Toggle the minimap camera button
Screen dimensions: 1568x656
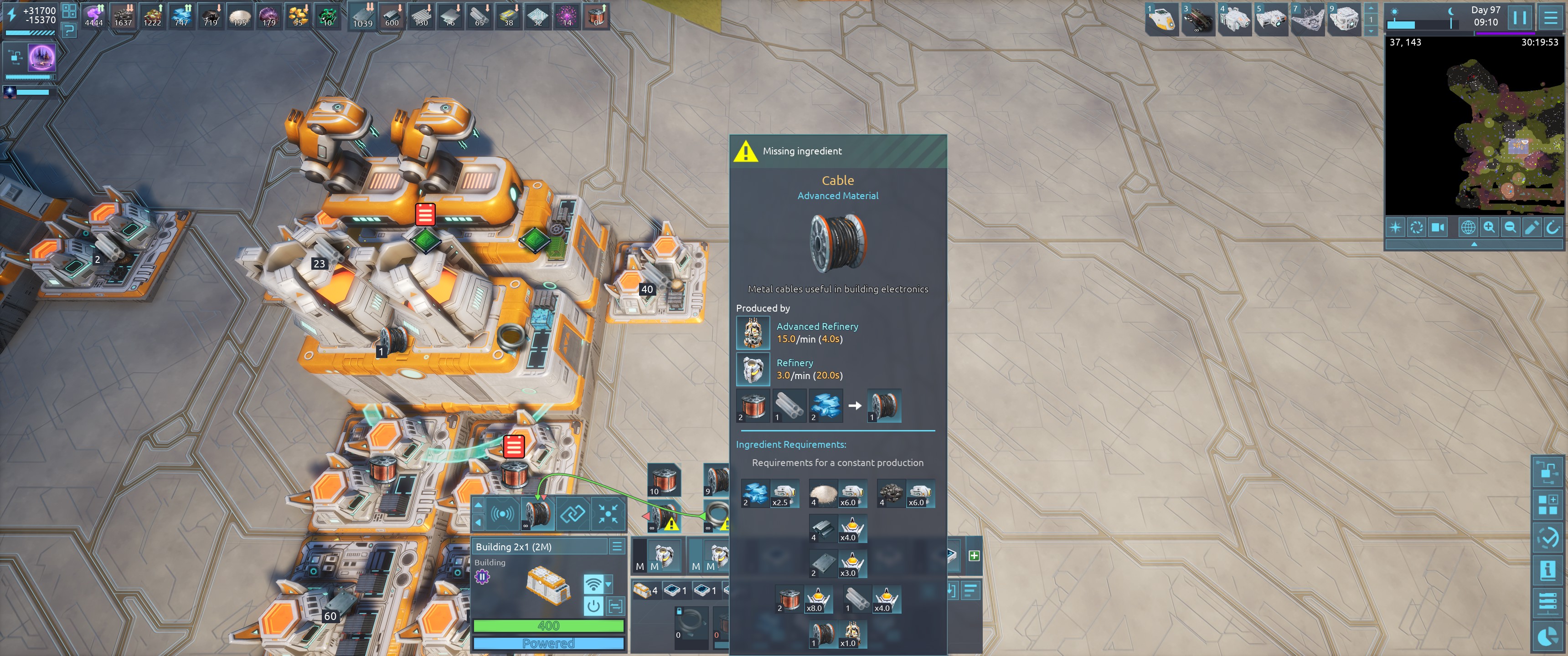click(1438, 228)
